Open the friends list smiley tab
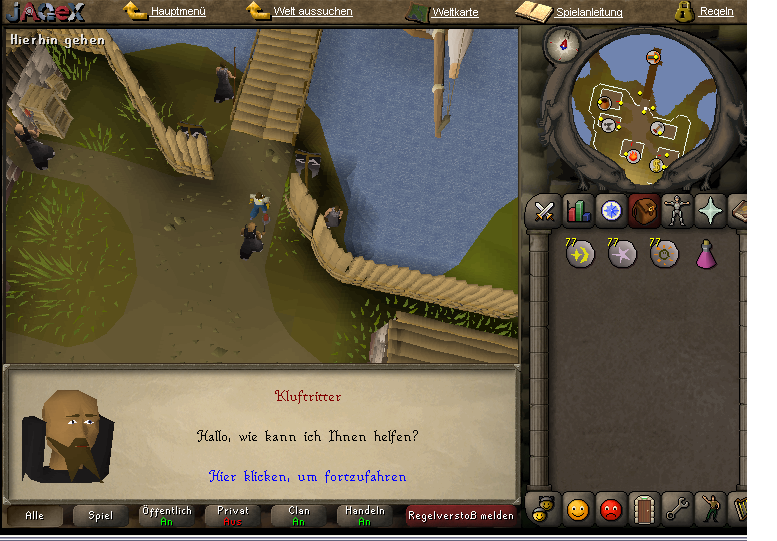Viewport: 777px width, 541px height. (578, 510)
